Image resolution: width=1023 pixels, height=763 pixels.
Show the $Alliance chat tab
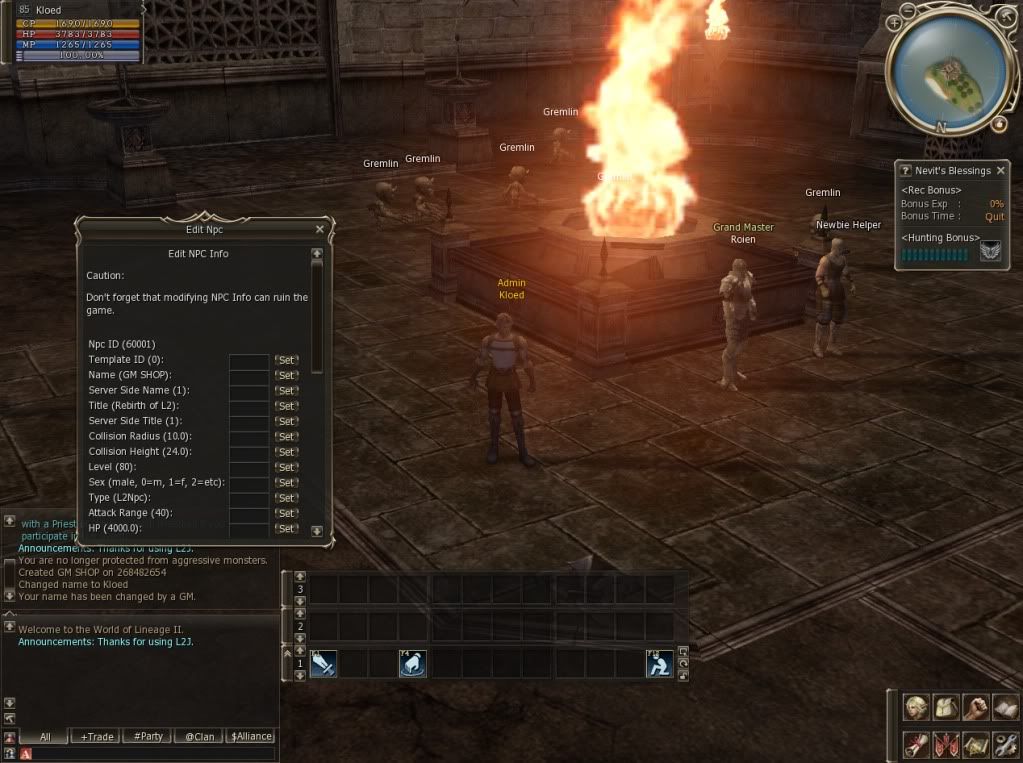click(251, 736)
